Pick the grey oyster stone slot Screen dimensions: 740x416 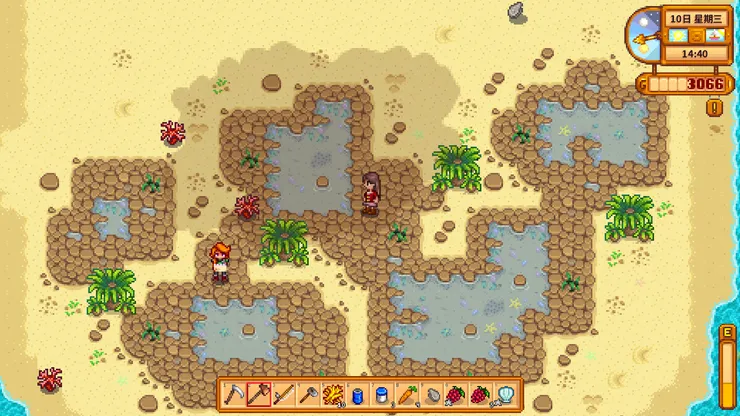(431, 395)
